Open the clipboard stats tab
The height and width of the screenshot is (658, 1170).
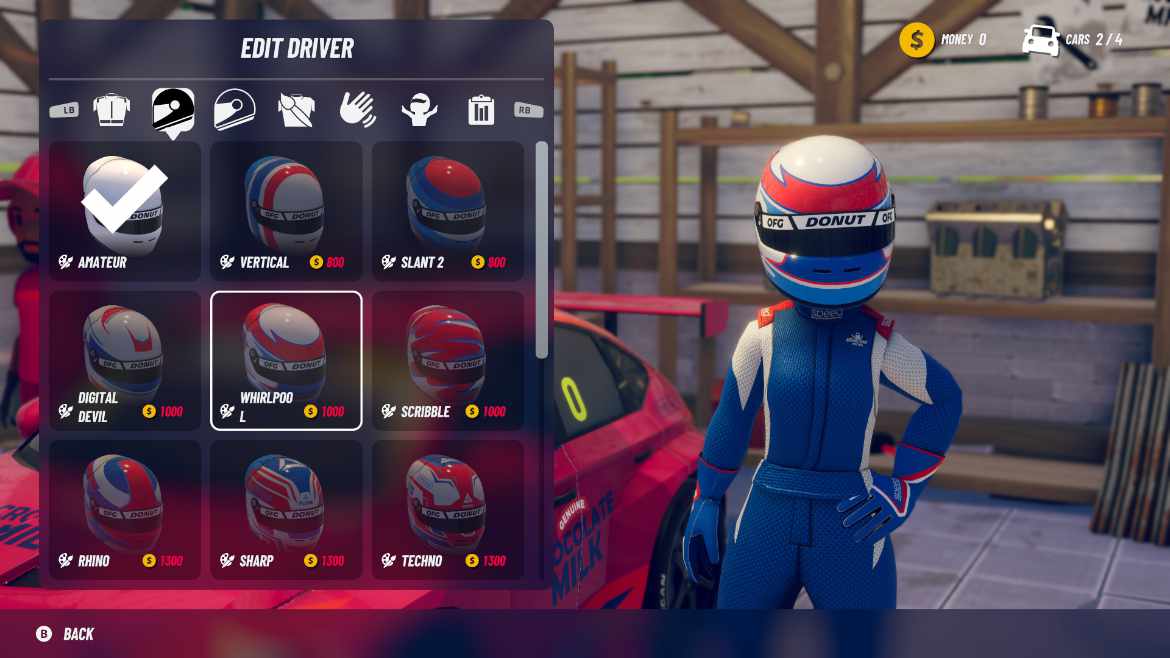click(481, 109)
